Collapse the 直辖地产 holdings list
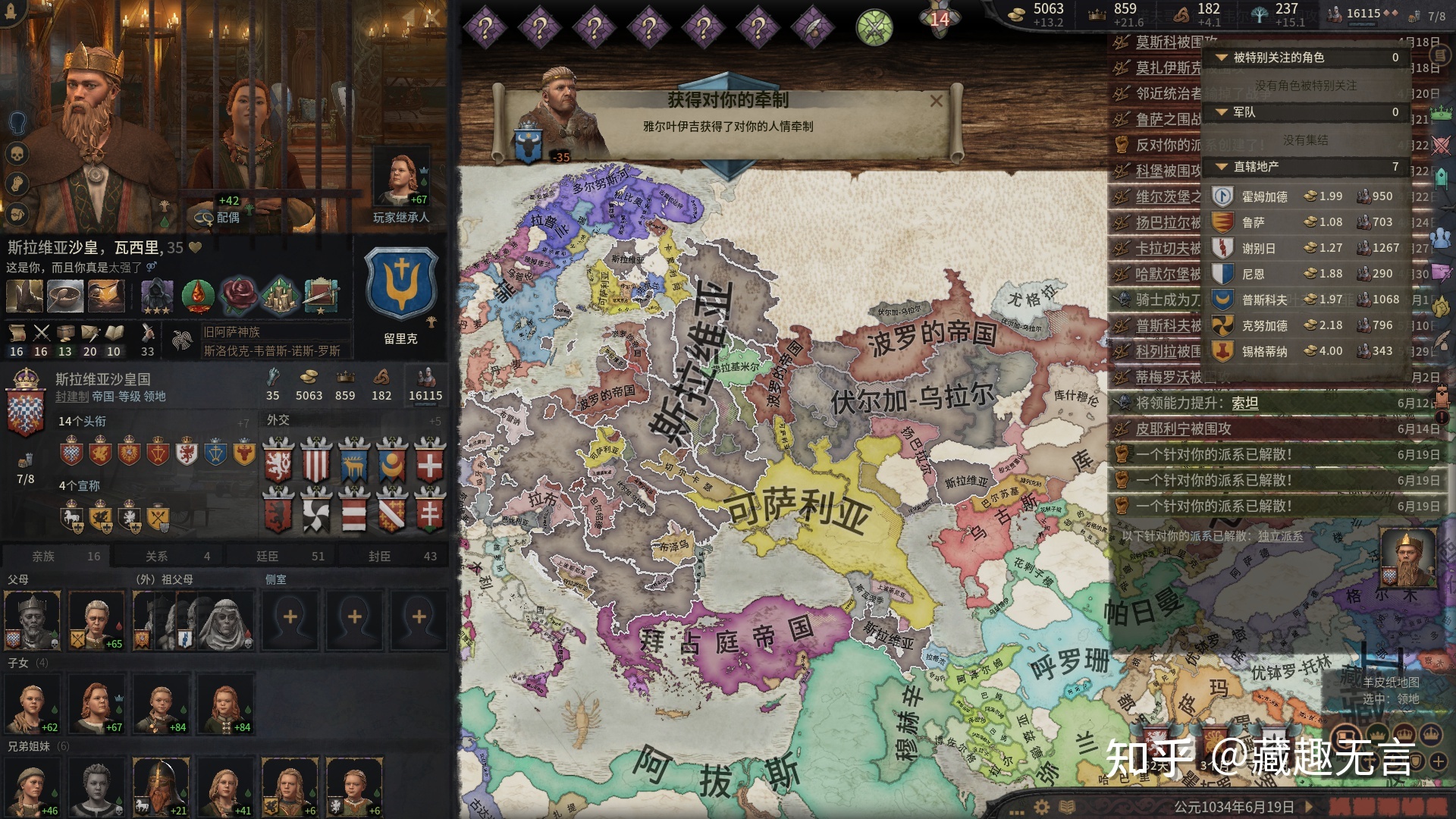This screenshot has width=1456, height=819. click(1221, 167)
